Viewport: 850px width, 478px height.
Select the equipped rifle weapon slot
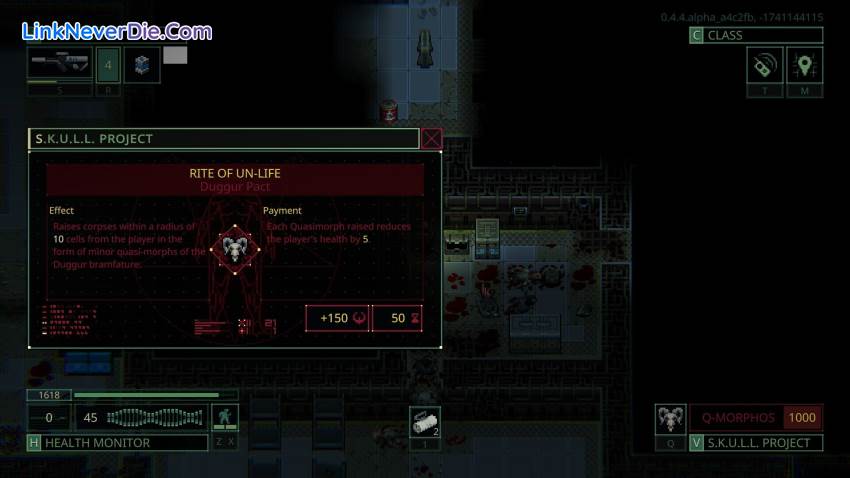[x=61, y=64]
